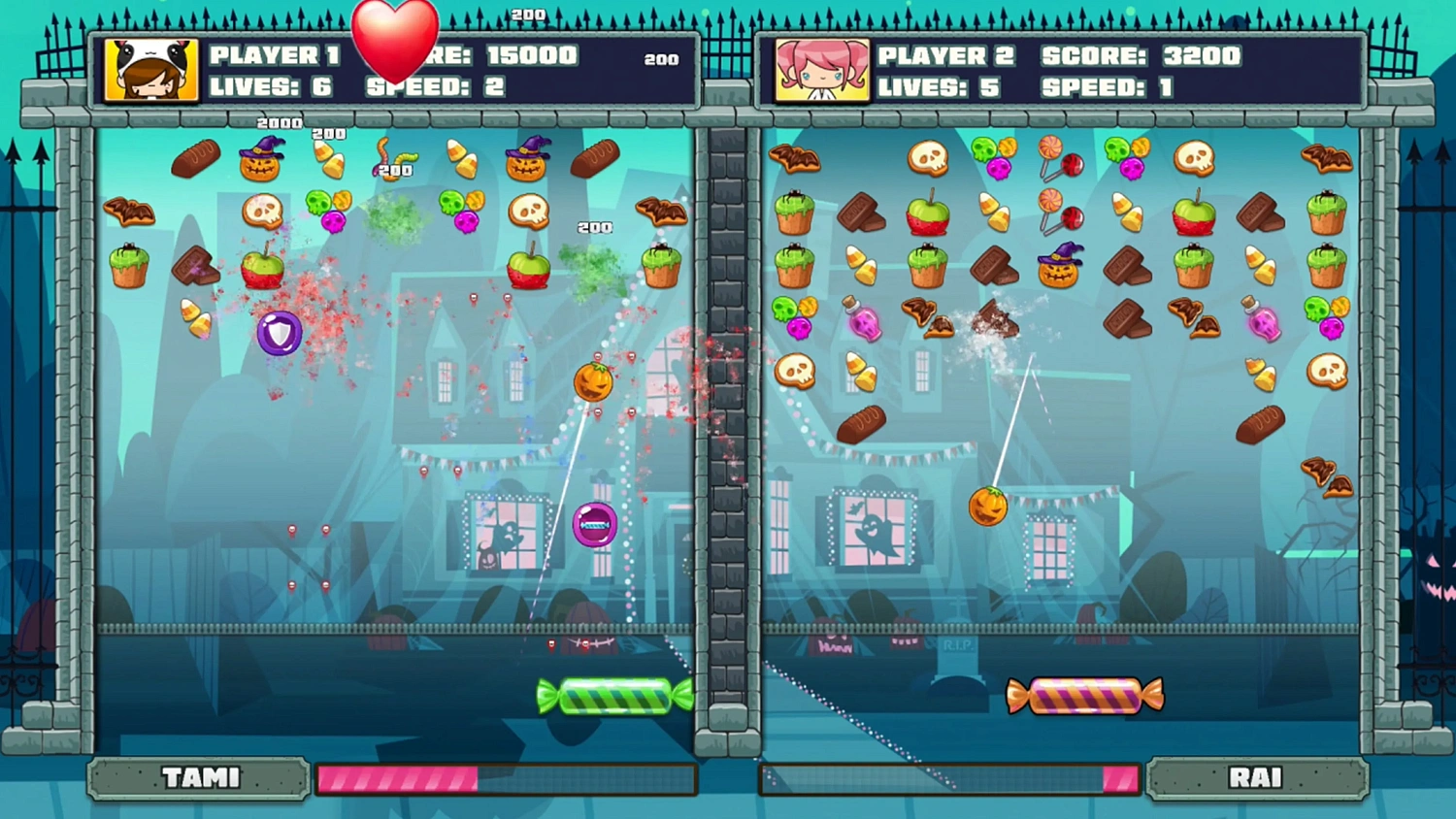
Task: Select the floating red heart power-up
Action: pyautogui.click(x=395, y=41)
